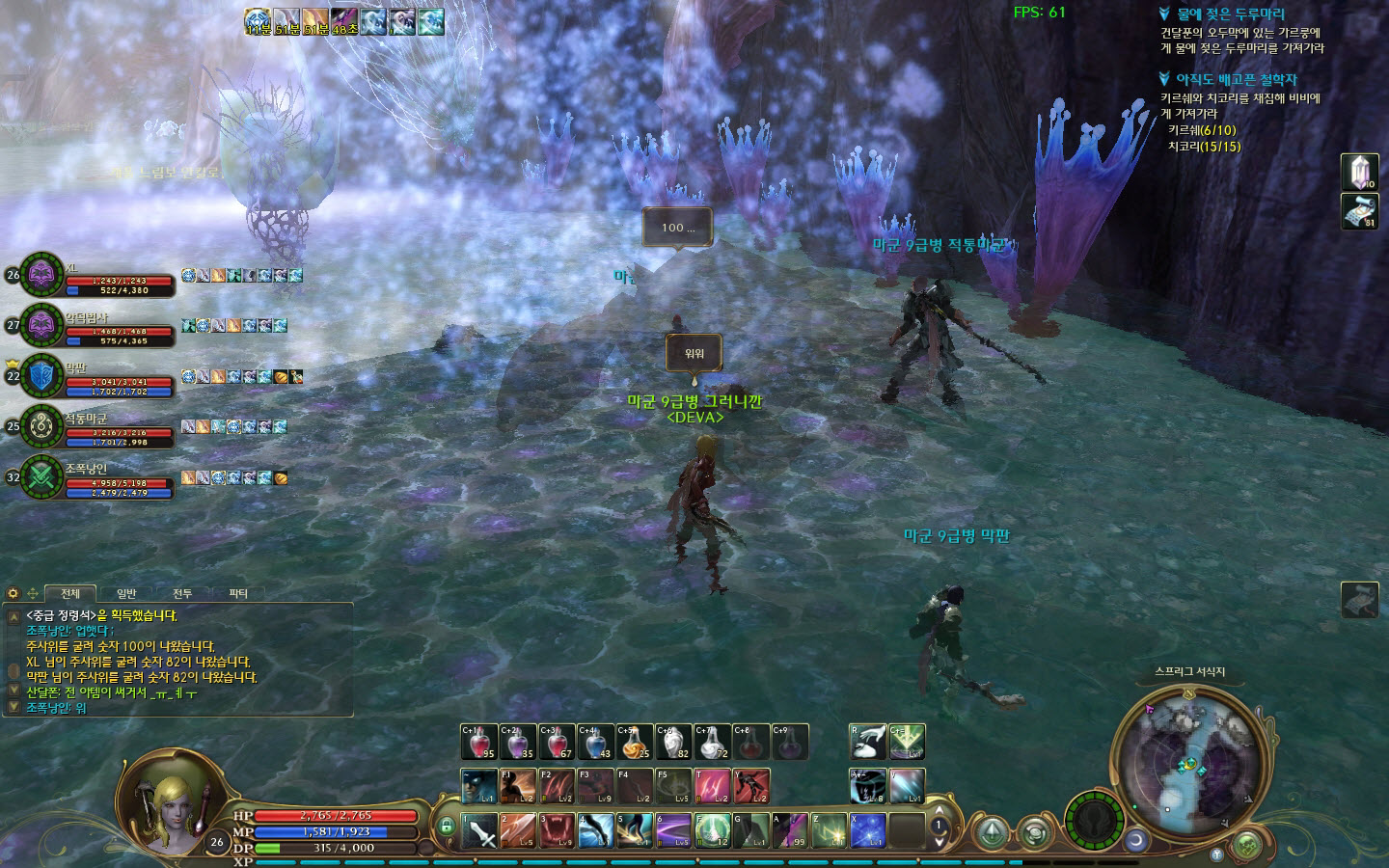Click the crescent moon button beside minimap
This screenshot has height=868, width=1389.
coord(1136,840)
